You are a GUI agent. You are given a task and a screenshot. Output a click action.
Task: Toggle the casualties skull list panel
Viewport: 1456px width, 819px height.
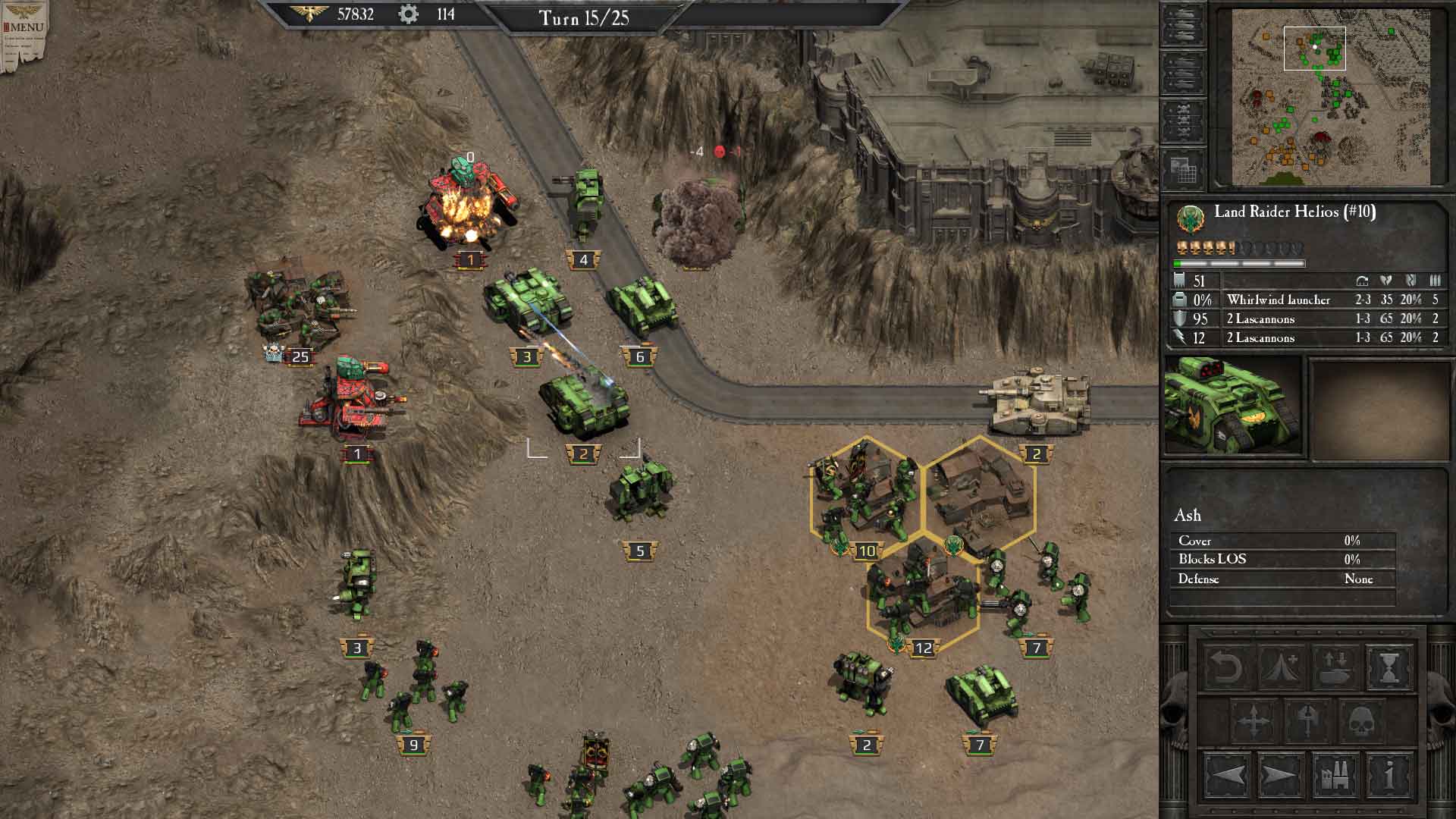(1183, 117)
